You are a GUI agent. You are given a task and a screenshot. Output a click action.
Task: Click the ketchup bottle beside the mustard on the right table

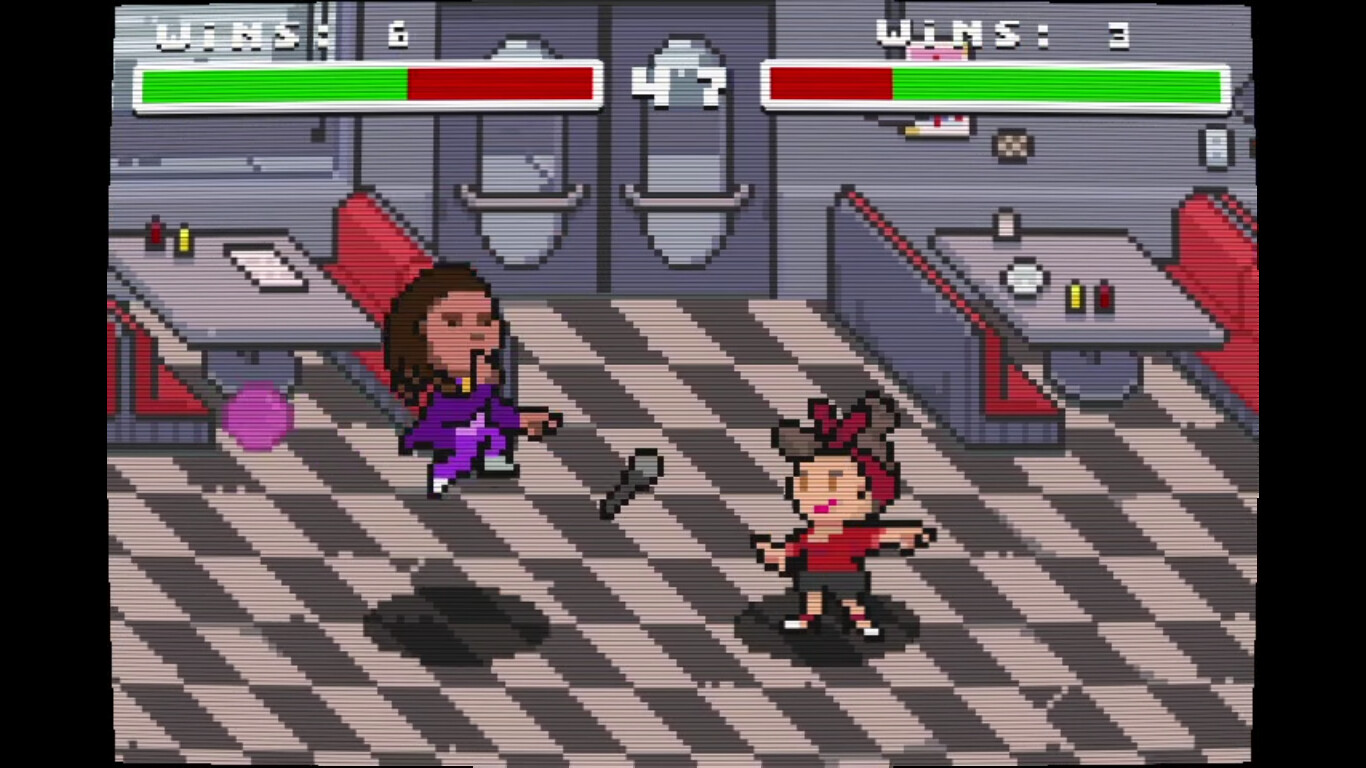(x=1103, y=295)
